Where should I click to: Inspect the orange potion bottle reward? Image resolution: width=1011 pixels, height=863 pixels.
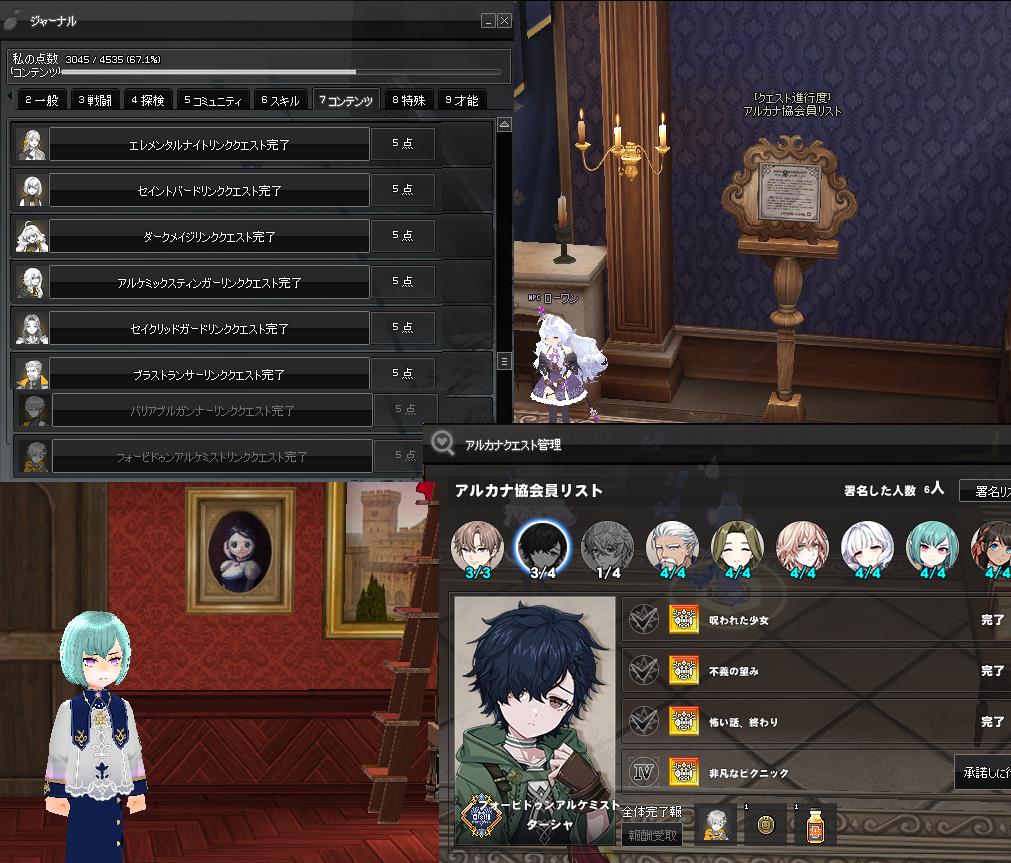815,826
